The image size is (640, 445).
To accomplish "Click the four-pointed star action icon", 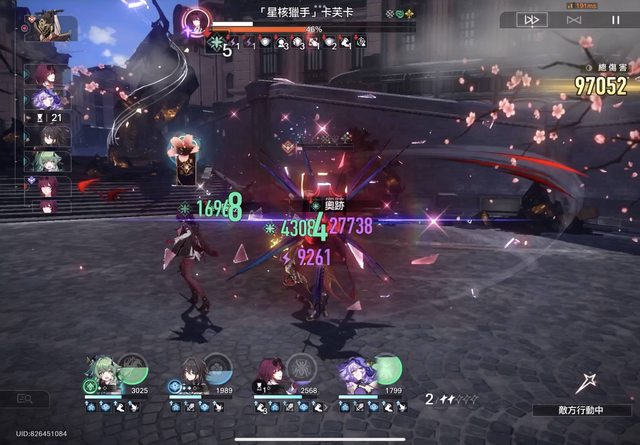I will point(588,384).
